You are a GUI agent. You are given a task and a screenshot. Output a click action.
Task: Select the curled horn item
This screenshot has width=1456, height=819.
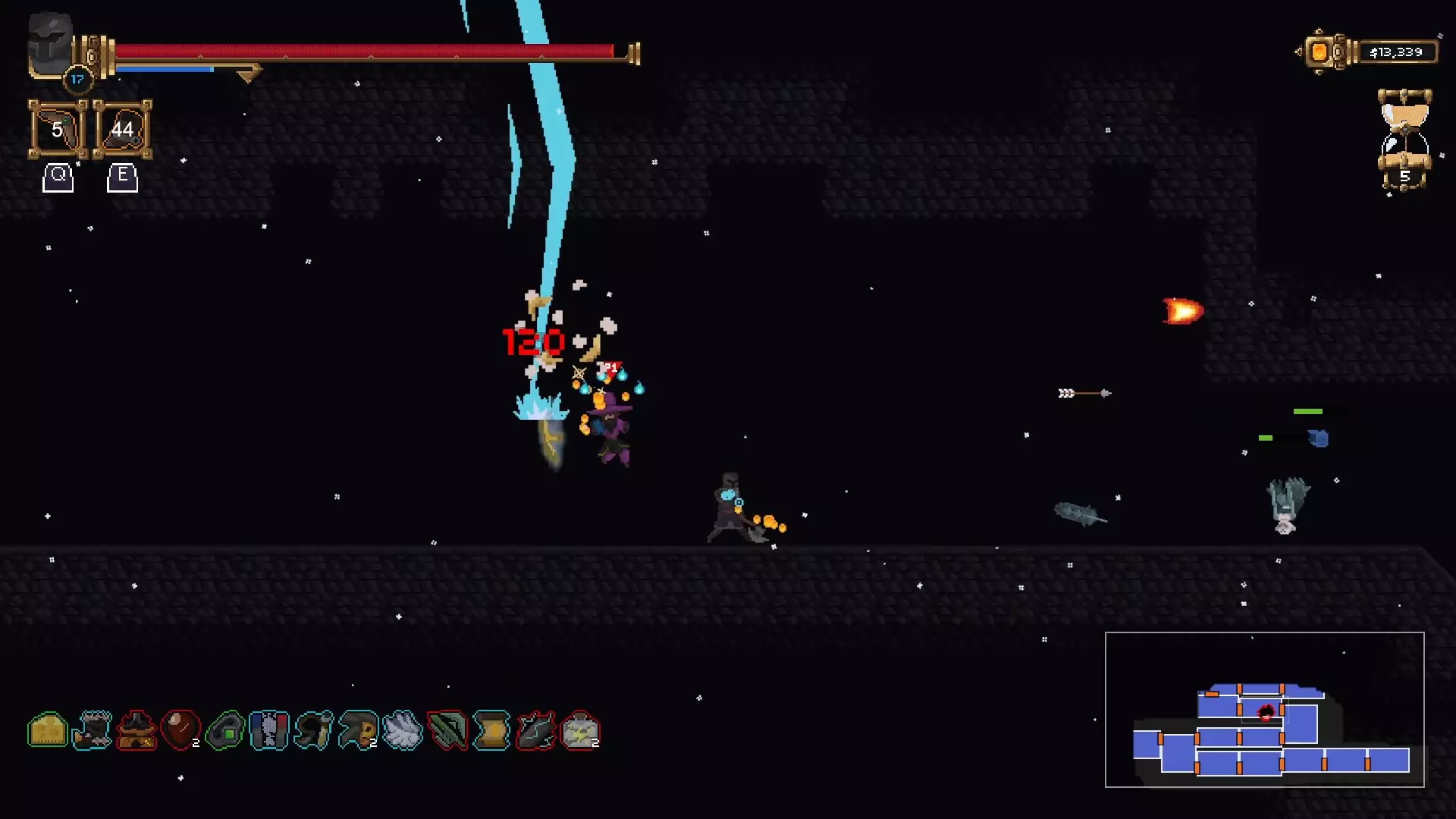tap(314, 730)
